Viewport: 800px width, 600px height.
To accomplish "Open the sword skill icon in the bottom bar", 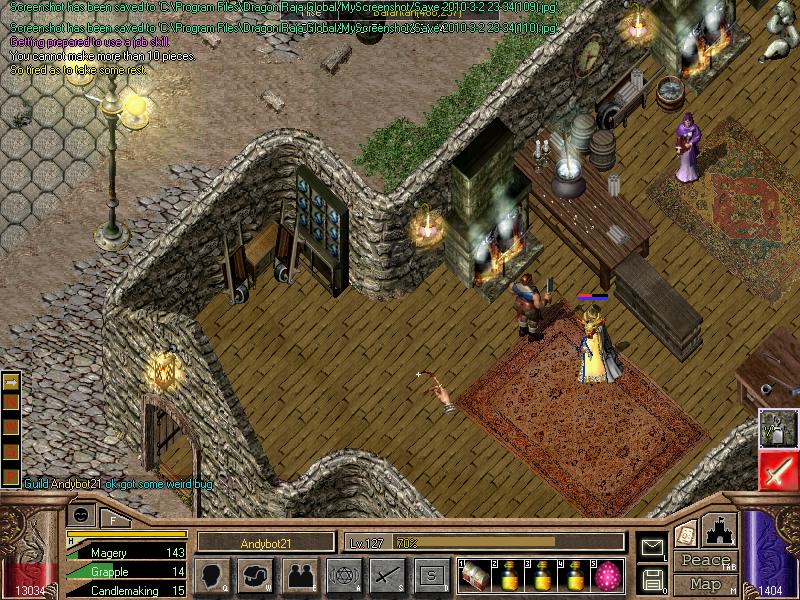I will pyautogui.click(x=386, y=575).
